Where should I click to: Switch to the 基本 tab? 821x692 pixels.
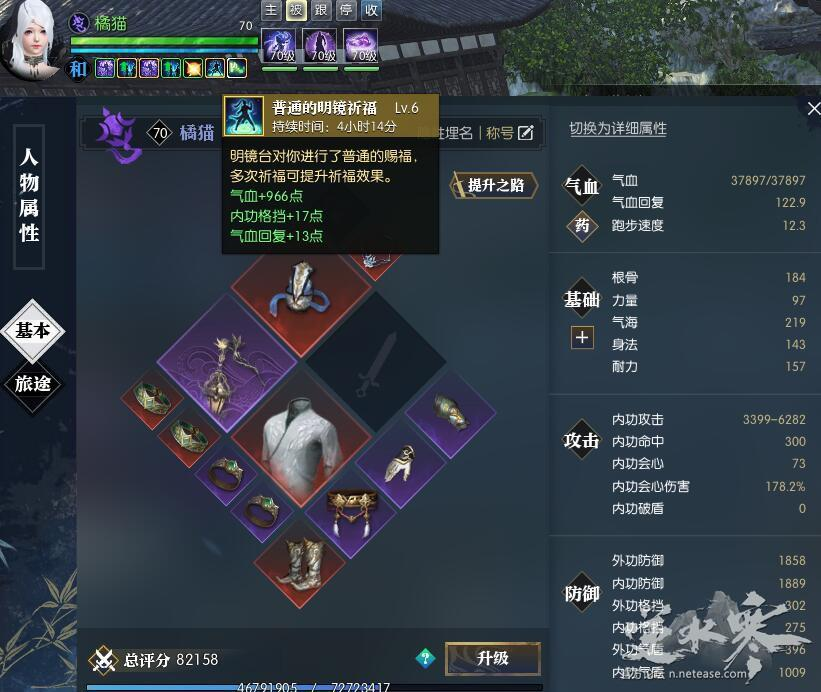click(x=32, y=331)
